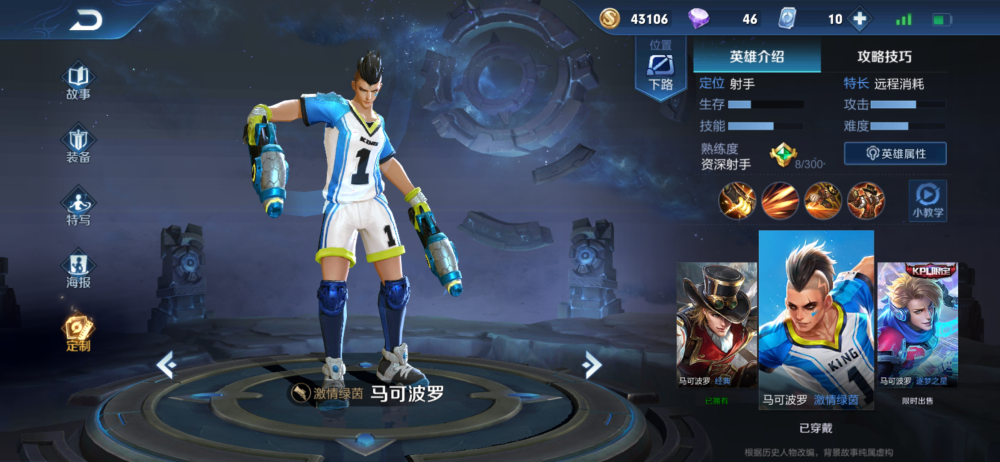Select the 激情绿茵 skin card
This screenshot has width=1000, height=462.
coord(816,320)
